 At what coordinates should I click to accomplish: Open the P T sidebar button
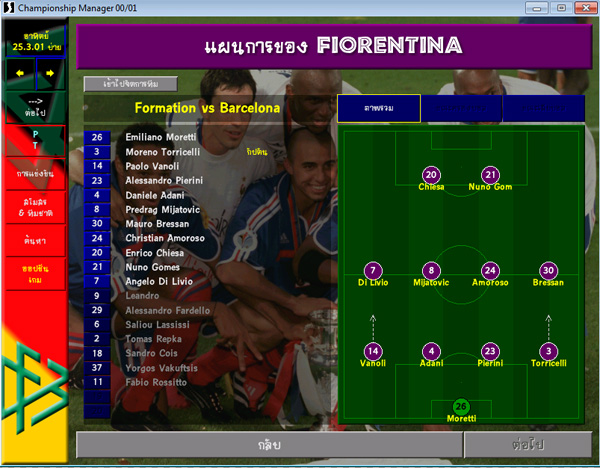tap(33, 140)
